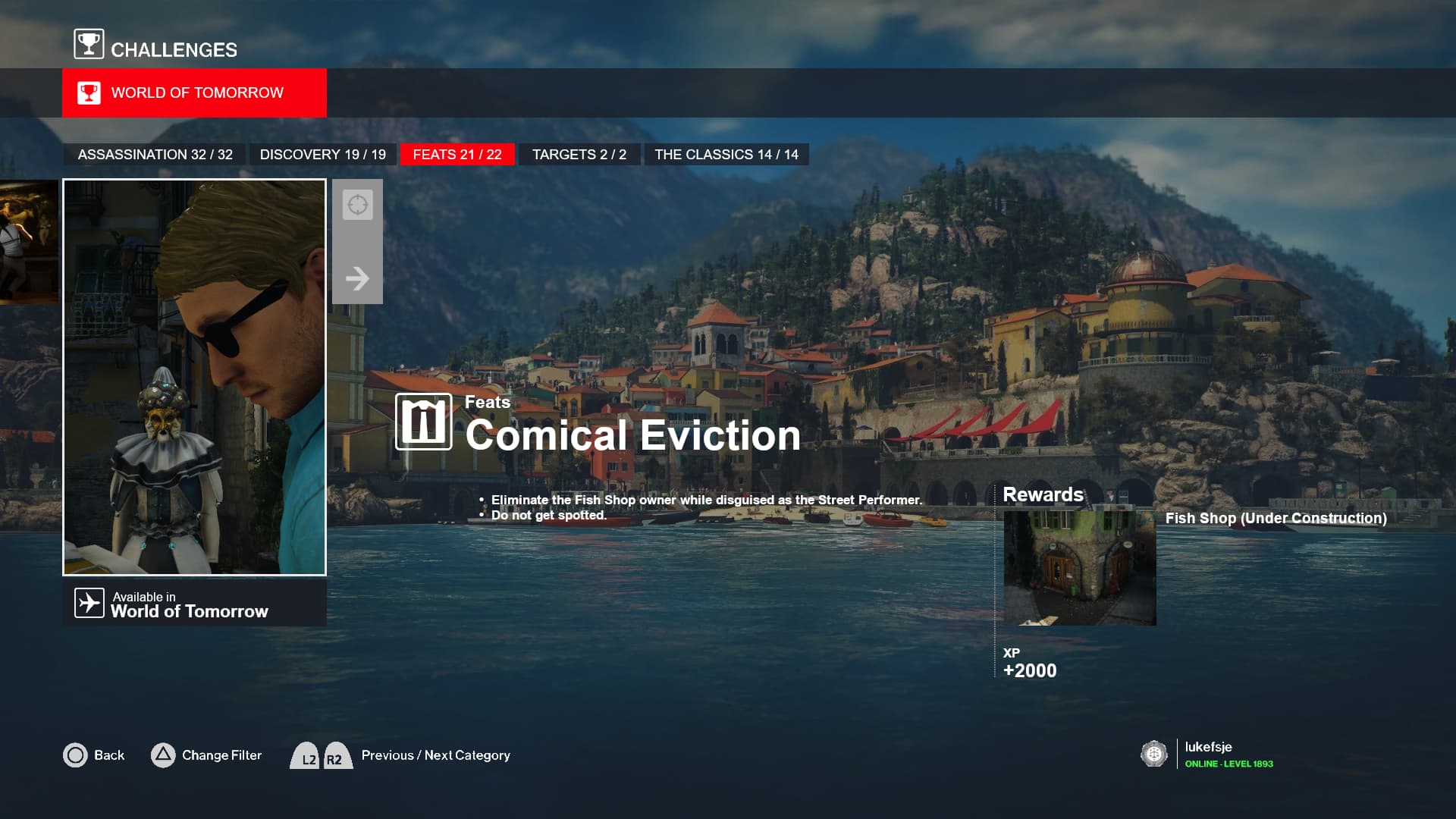Show the Targets 2 / 2 category

(x=579, y=155)
